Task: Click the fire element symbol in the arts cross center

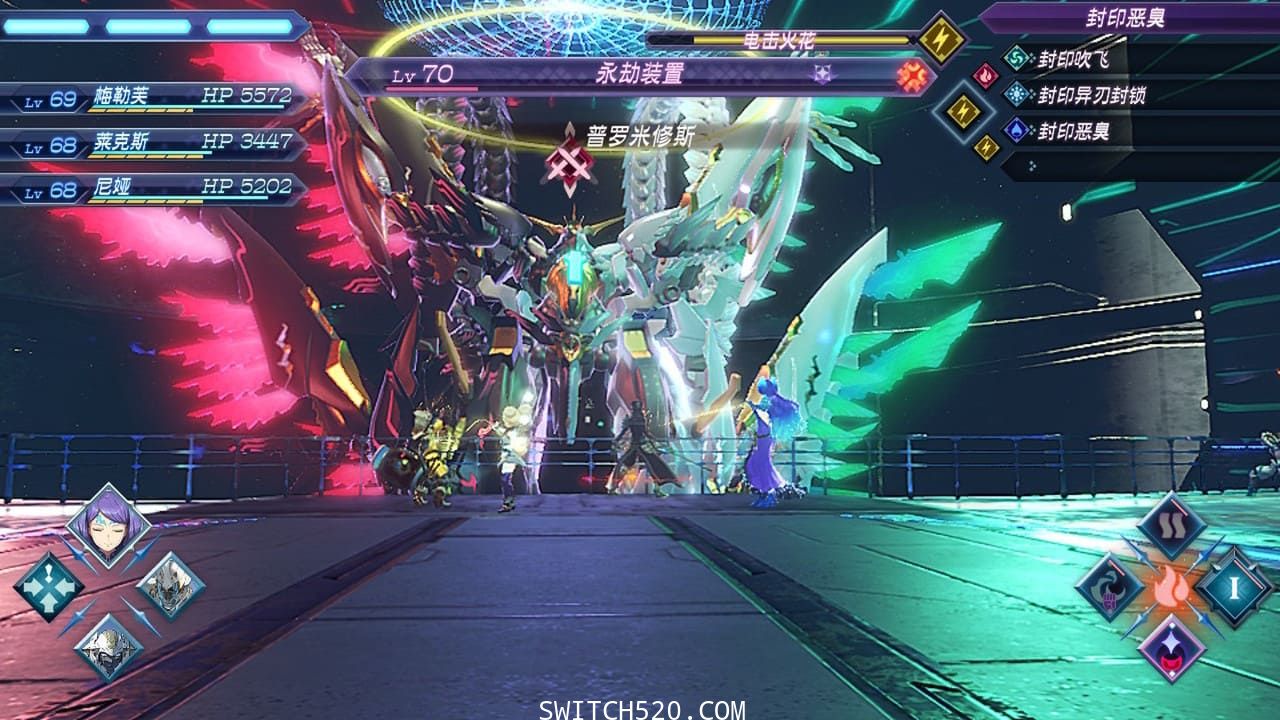Action: tap(1170, 588)
